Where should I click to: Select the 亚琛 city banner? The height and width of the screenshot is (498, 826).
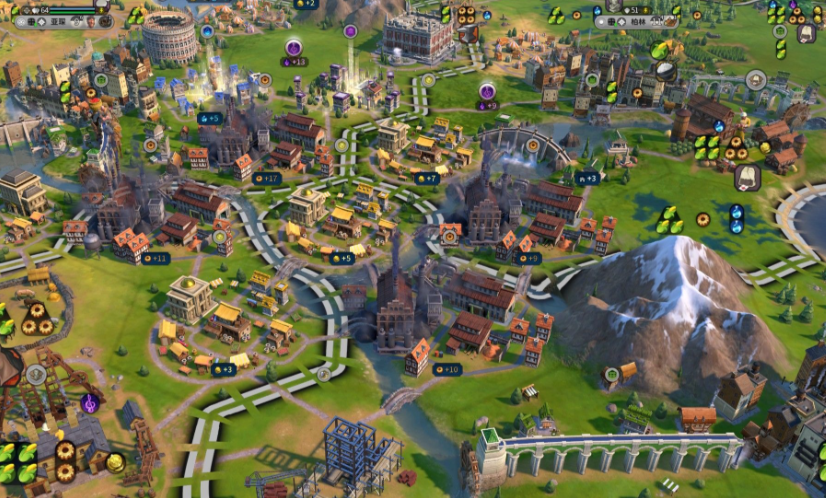tap(58, 21)
